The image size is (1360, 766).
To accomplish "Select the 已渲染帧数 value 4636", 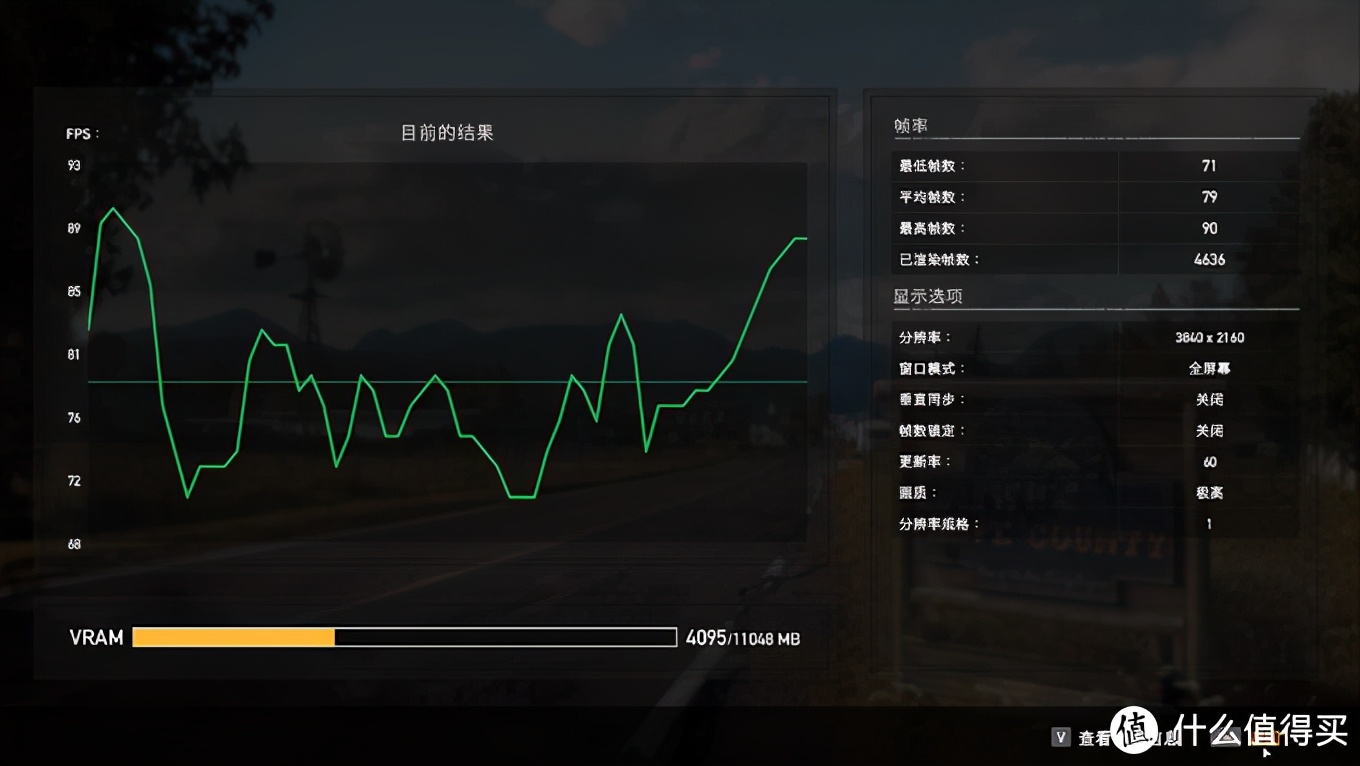I will tap(1209, 259).
